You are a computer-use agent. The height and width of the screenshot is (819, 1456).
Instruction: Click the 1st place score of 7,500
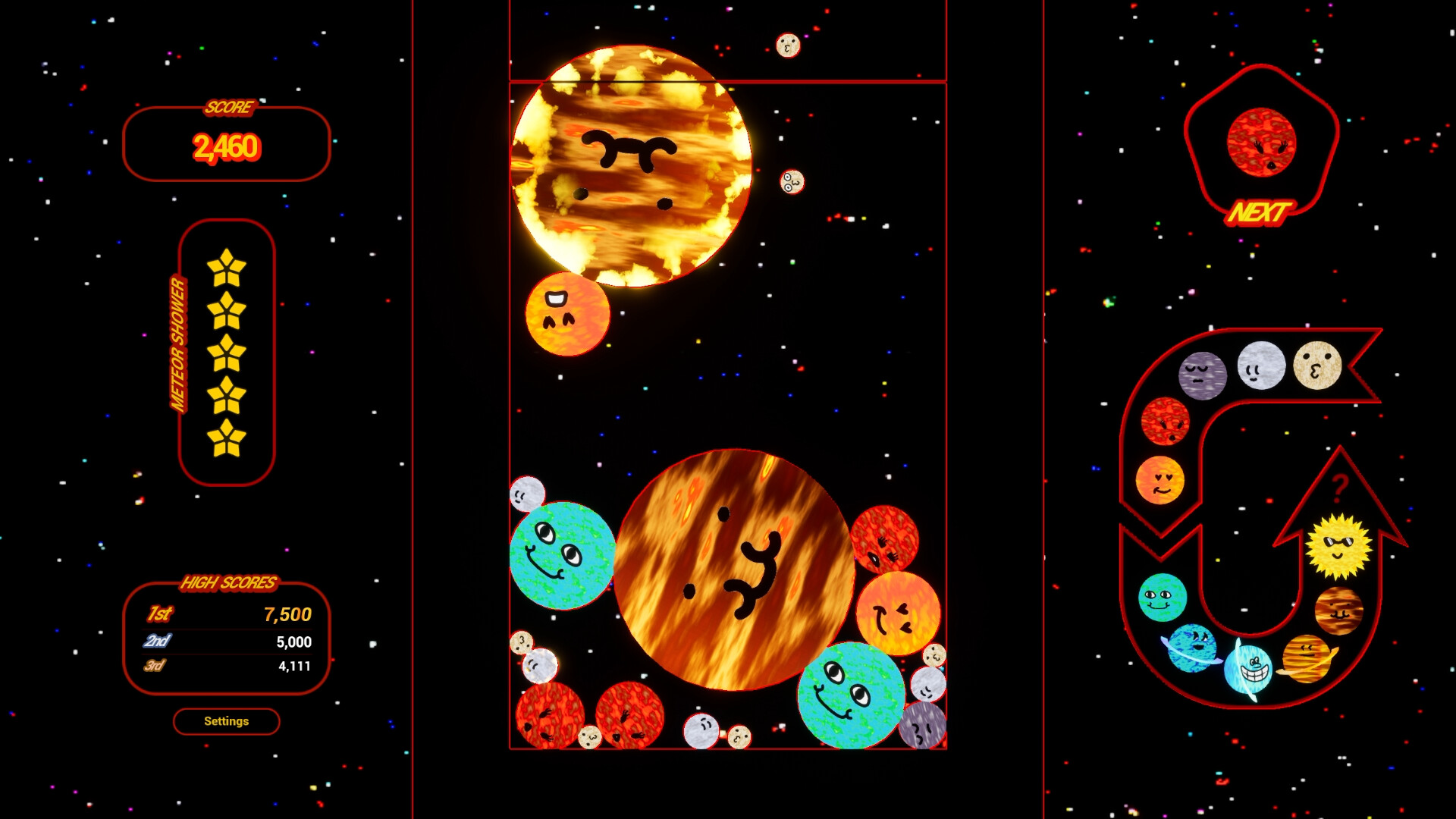(288, 616)
